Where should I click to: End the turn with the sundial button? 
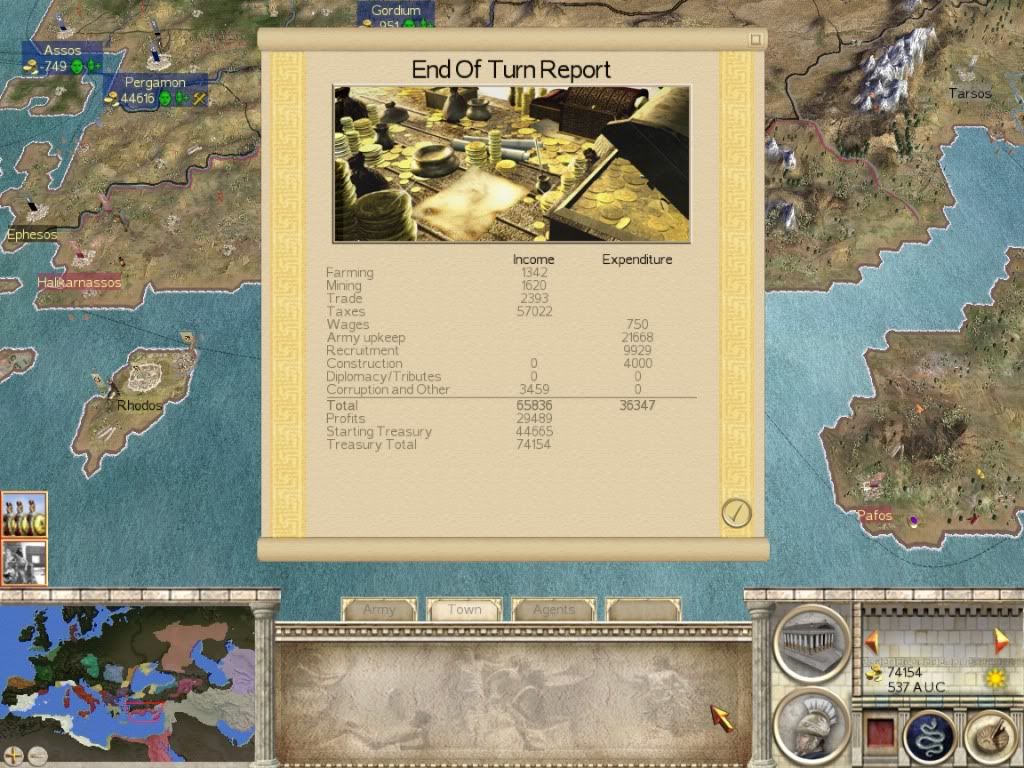click(x=989, y=736)
